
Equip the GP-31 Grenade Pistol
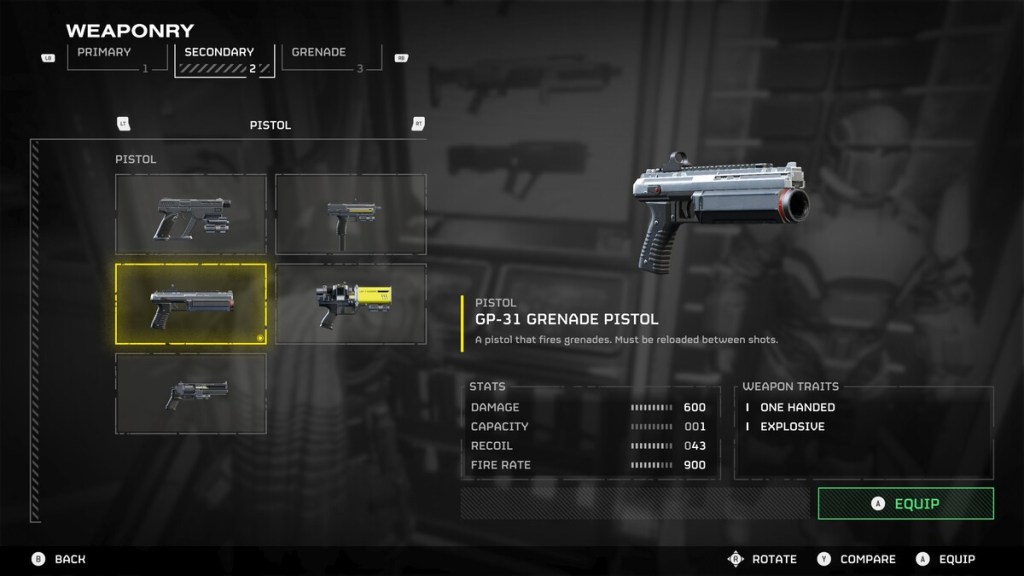click(905, 504)
